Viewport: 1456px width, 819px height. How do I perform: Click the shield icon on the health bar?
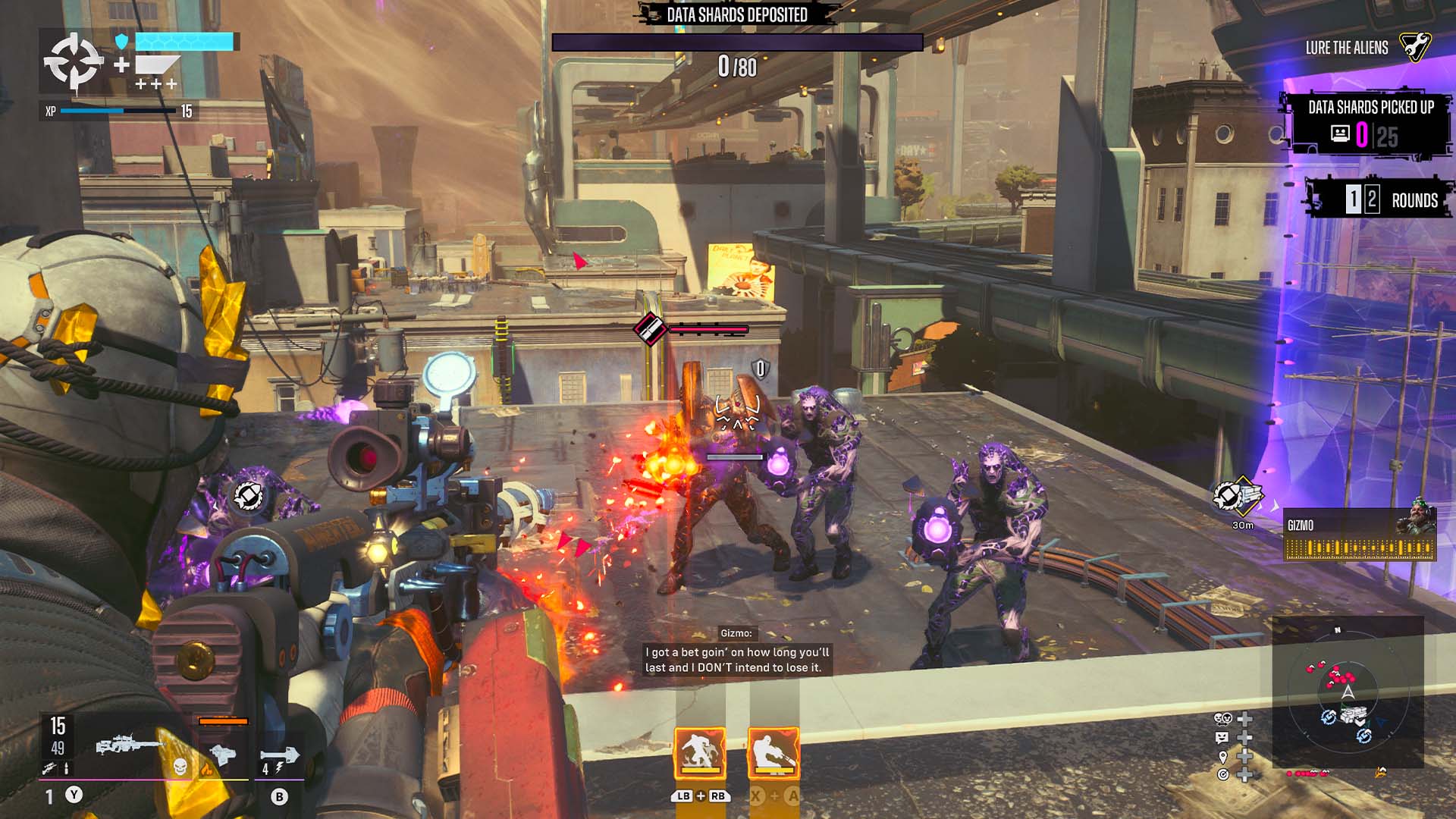point(121,42)
